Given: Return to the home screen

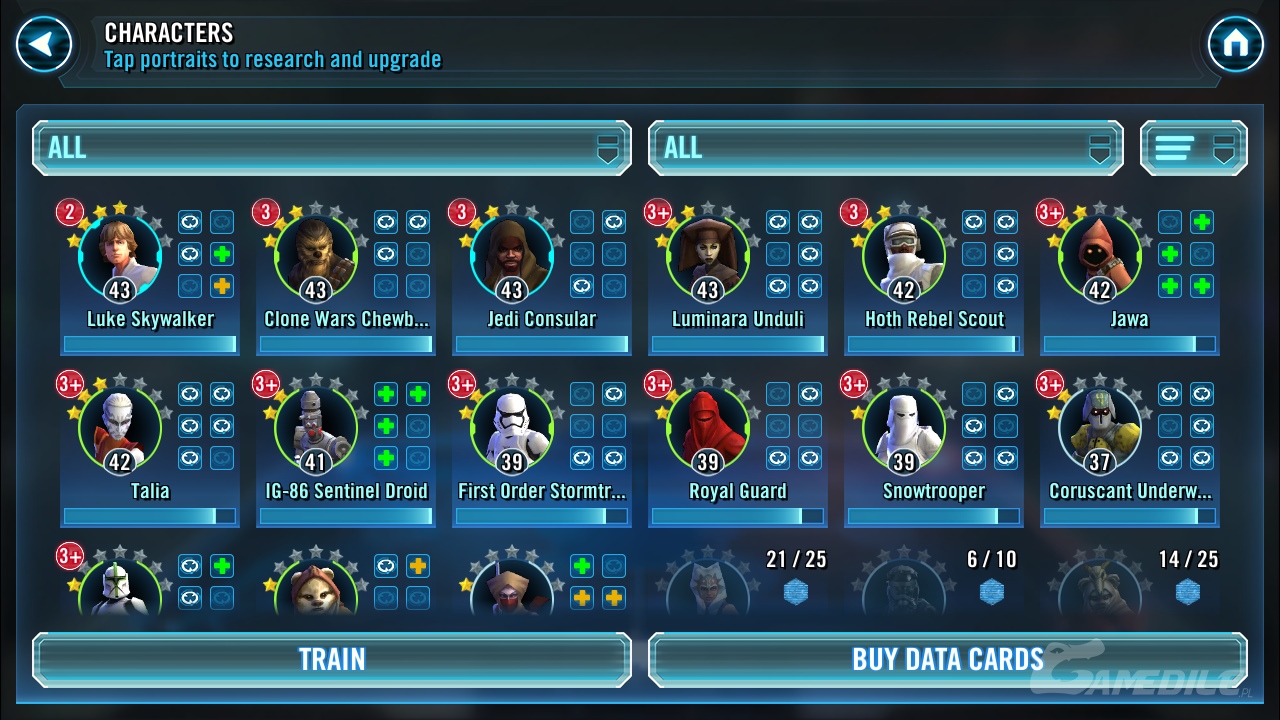Looking at the screenshot, I should [1235, 45].
